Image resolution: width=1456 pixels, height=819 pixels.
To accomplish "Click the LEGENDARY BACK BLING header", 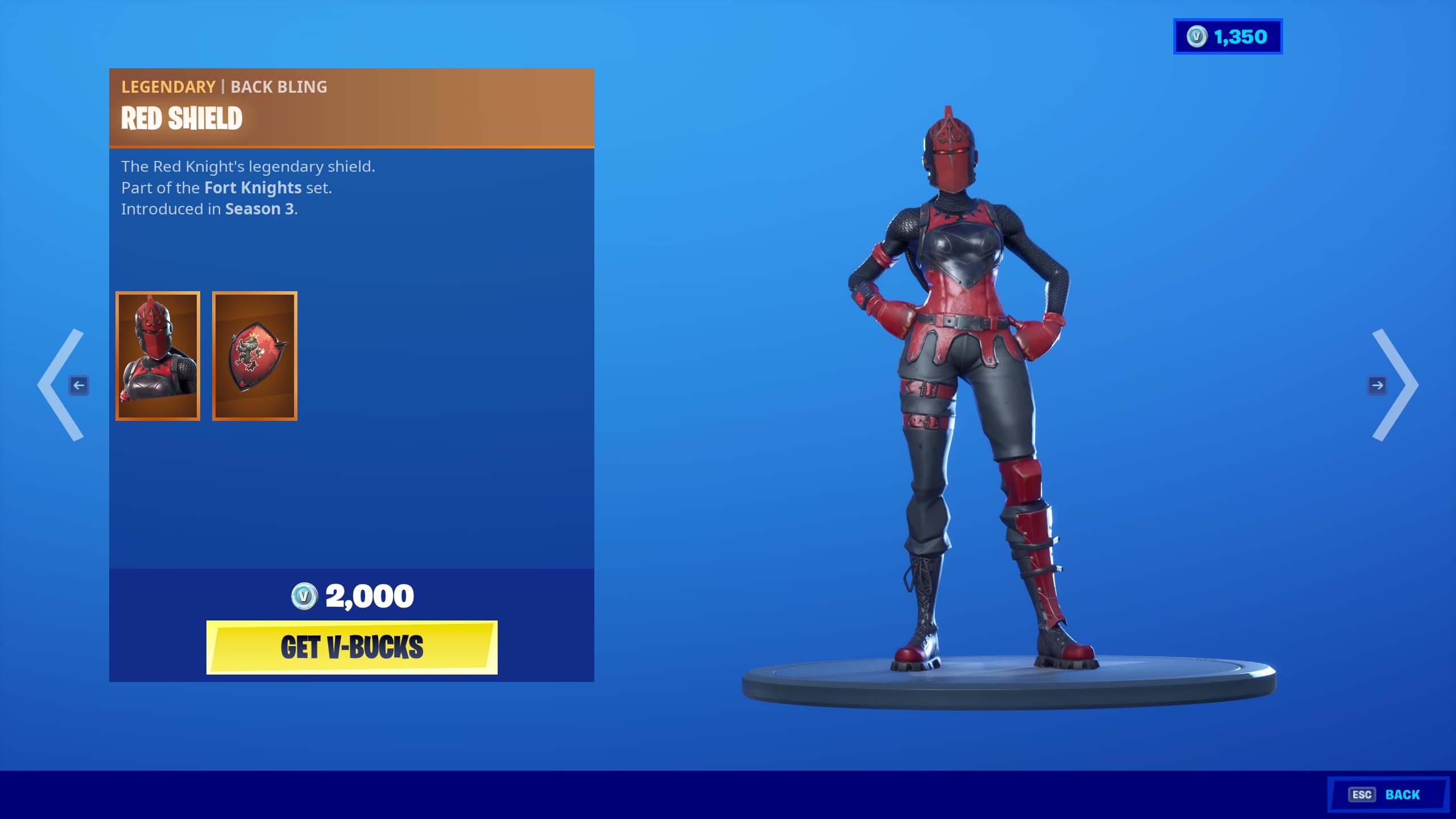I will coord(224,86).
